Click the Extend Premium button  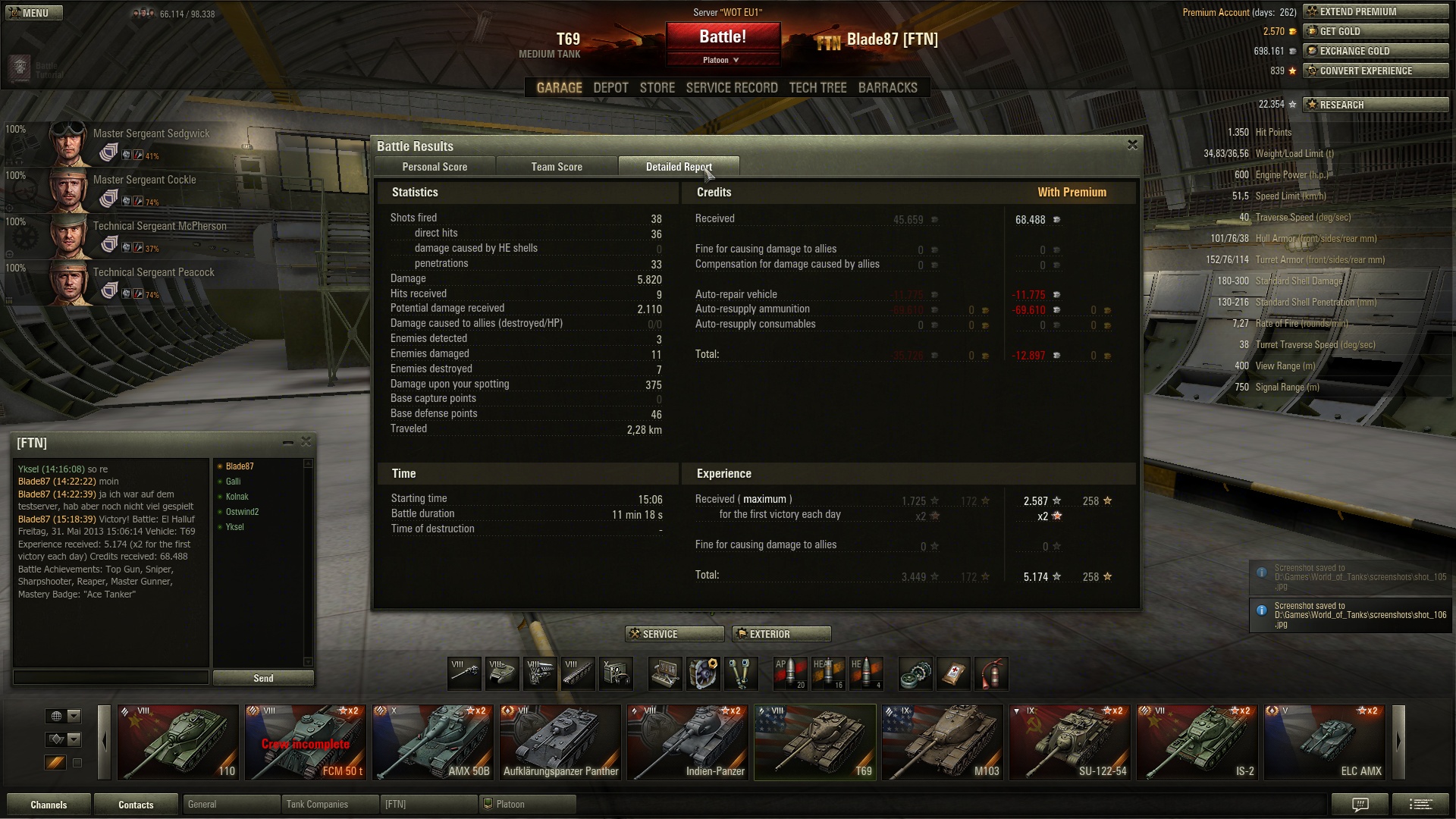[x=1376, y=11]
